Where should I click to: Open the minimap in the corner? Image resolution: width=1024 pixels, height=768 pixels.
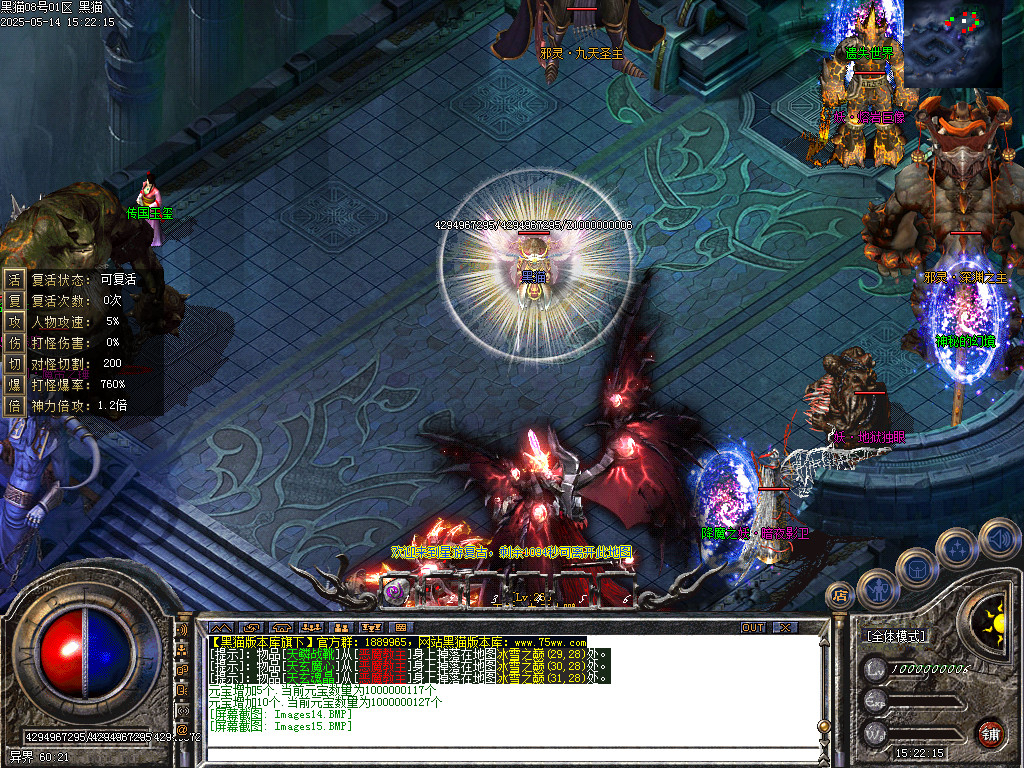(x=951, y=43)
